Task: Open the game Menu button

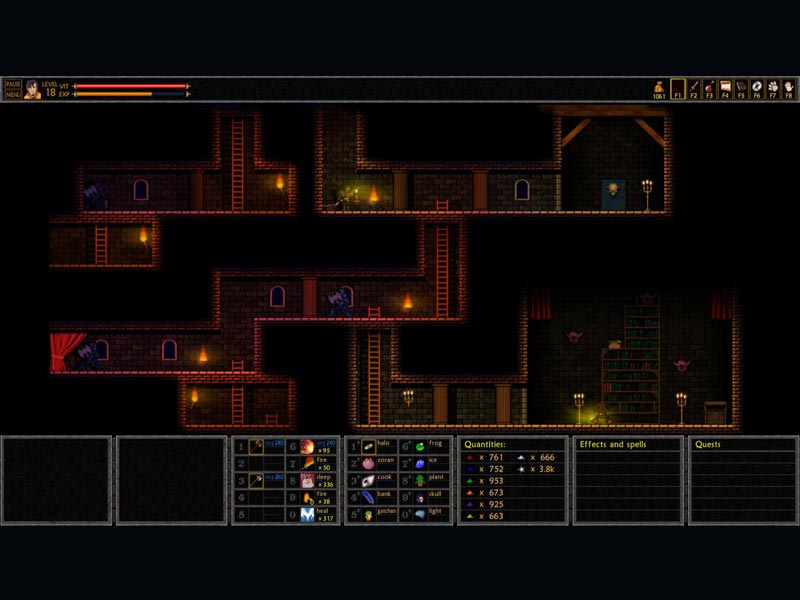Action: [x=12, y=94]
